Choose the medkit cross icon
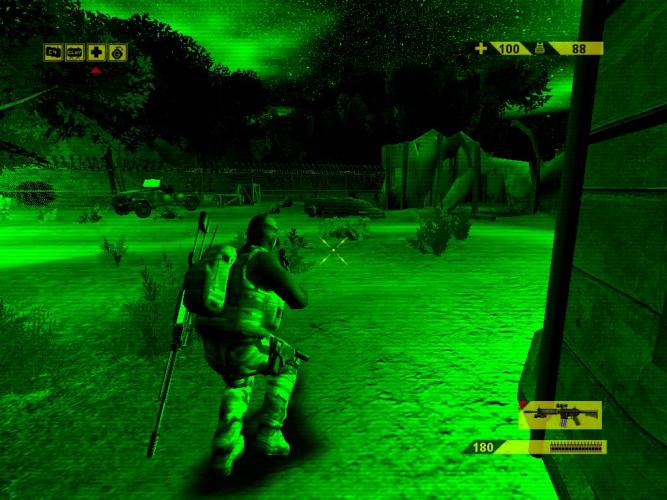Viewport: 667px width, 500px height. (x=96, y=52)
